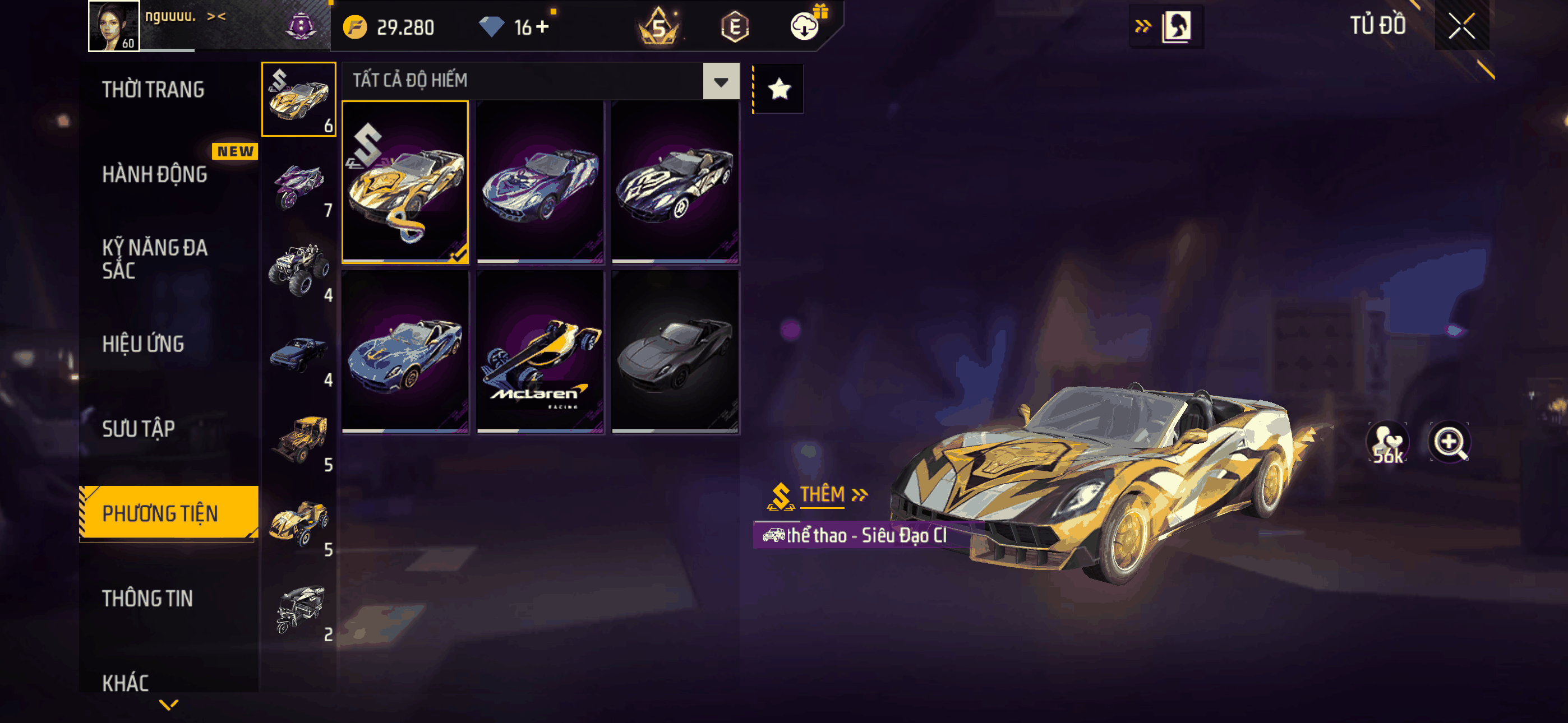The width and height of the screenshot is (1568, 723).
Task: Go to the Sưu Tập tab
Action: pos(139,429)
